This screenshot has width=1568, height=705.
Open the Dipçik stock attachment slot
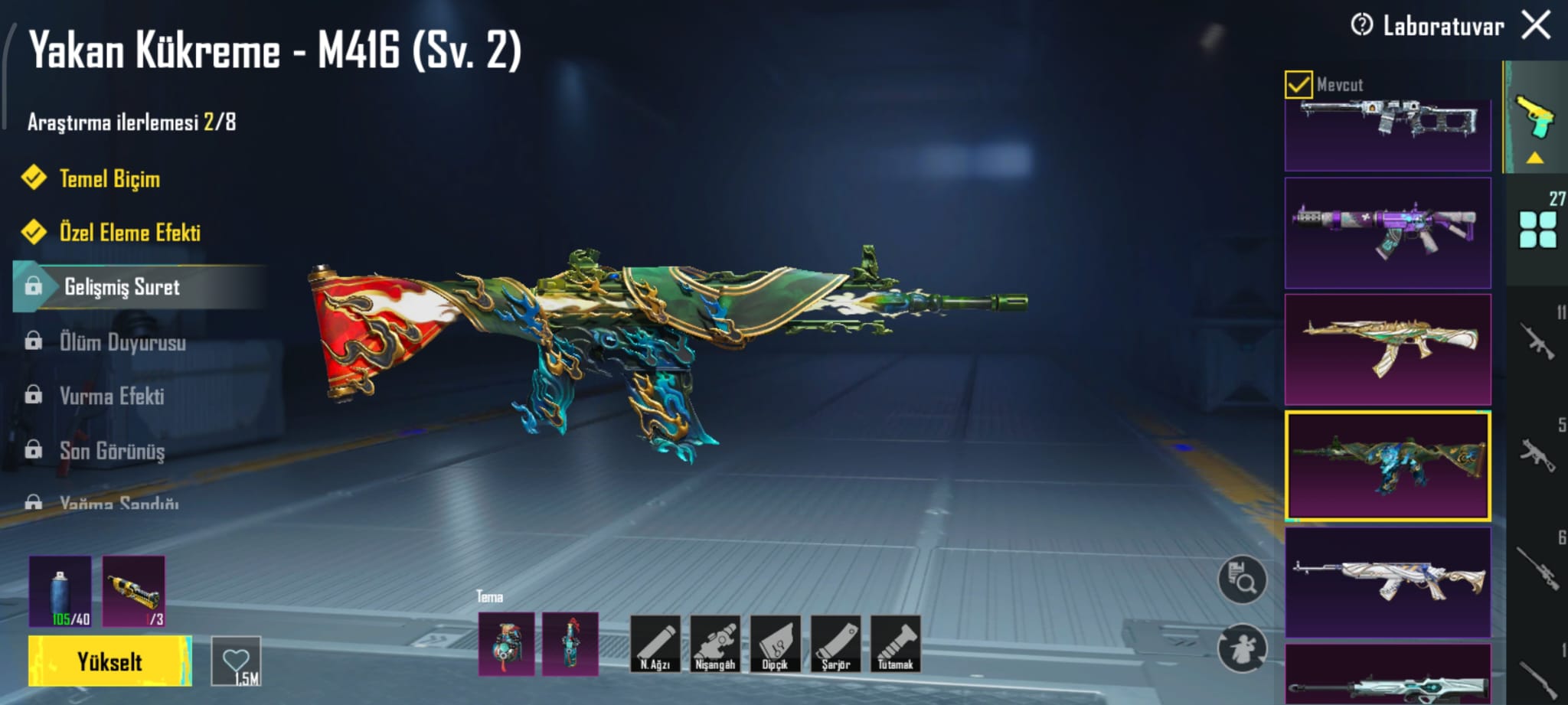pos(775,645)
